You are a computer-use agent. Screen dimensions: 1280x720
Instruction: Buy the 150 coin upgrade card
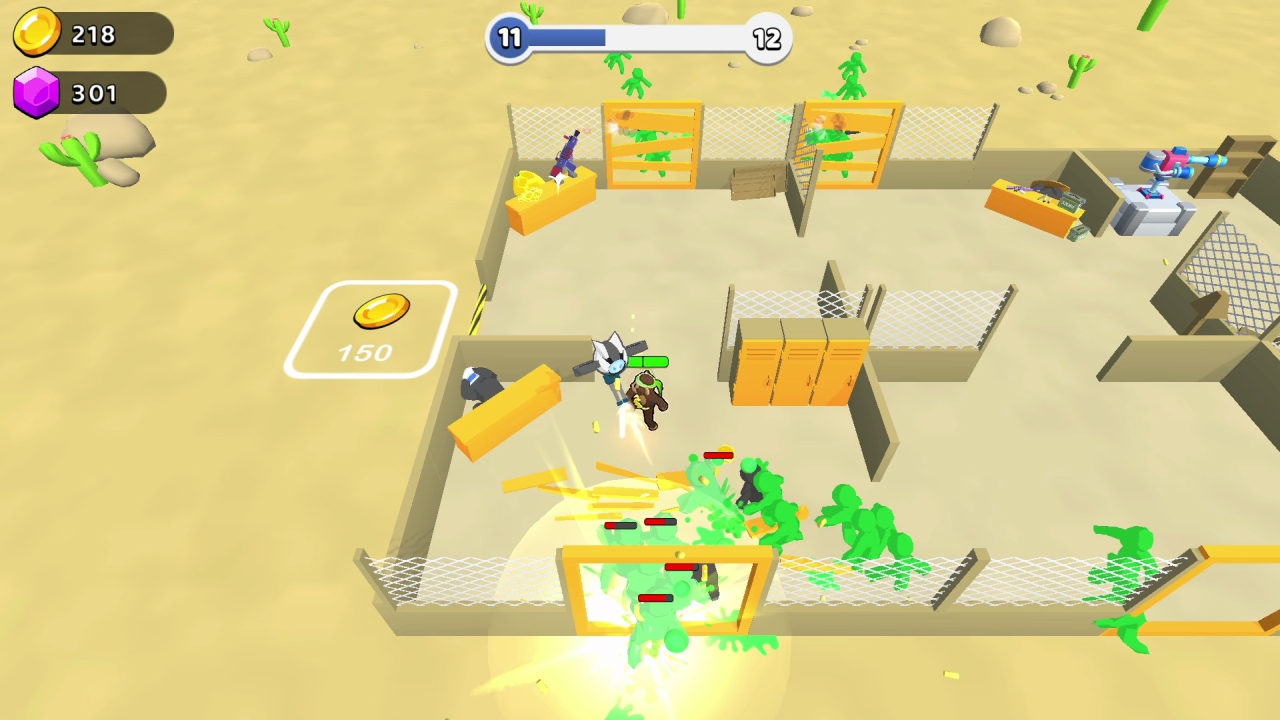pyautogui.click(x=370, y=330)
